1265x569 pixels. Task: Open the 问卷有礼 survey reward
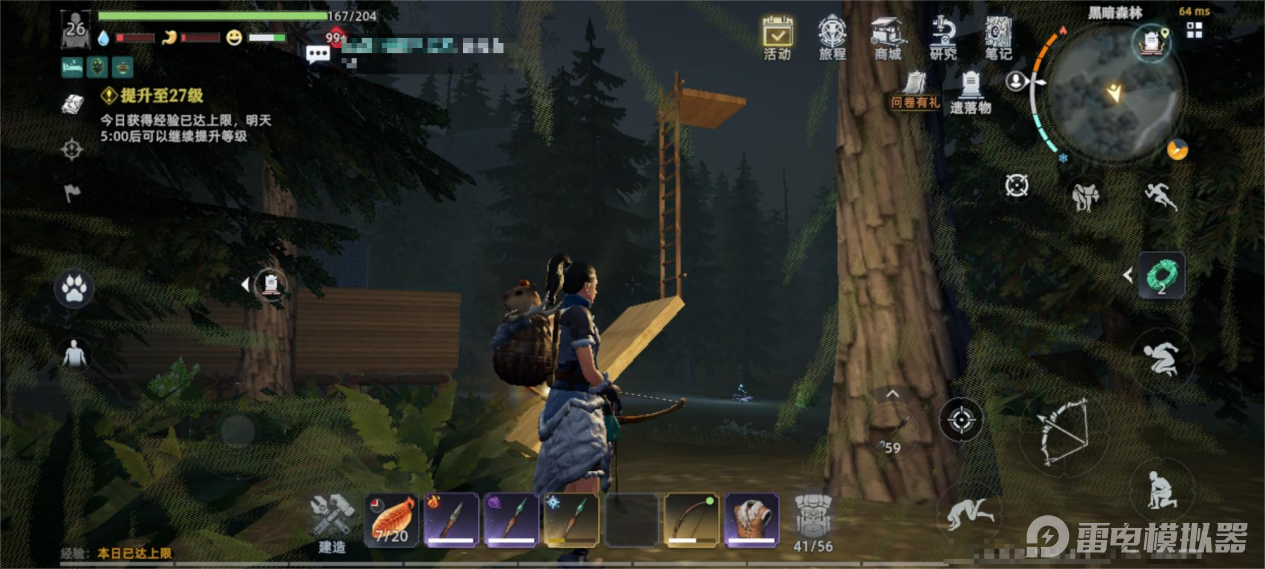pyautogui.click(x=916, y=87)
